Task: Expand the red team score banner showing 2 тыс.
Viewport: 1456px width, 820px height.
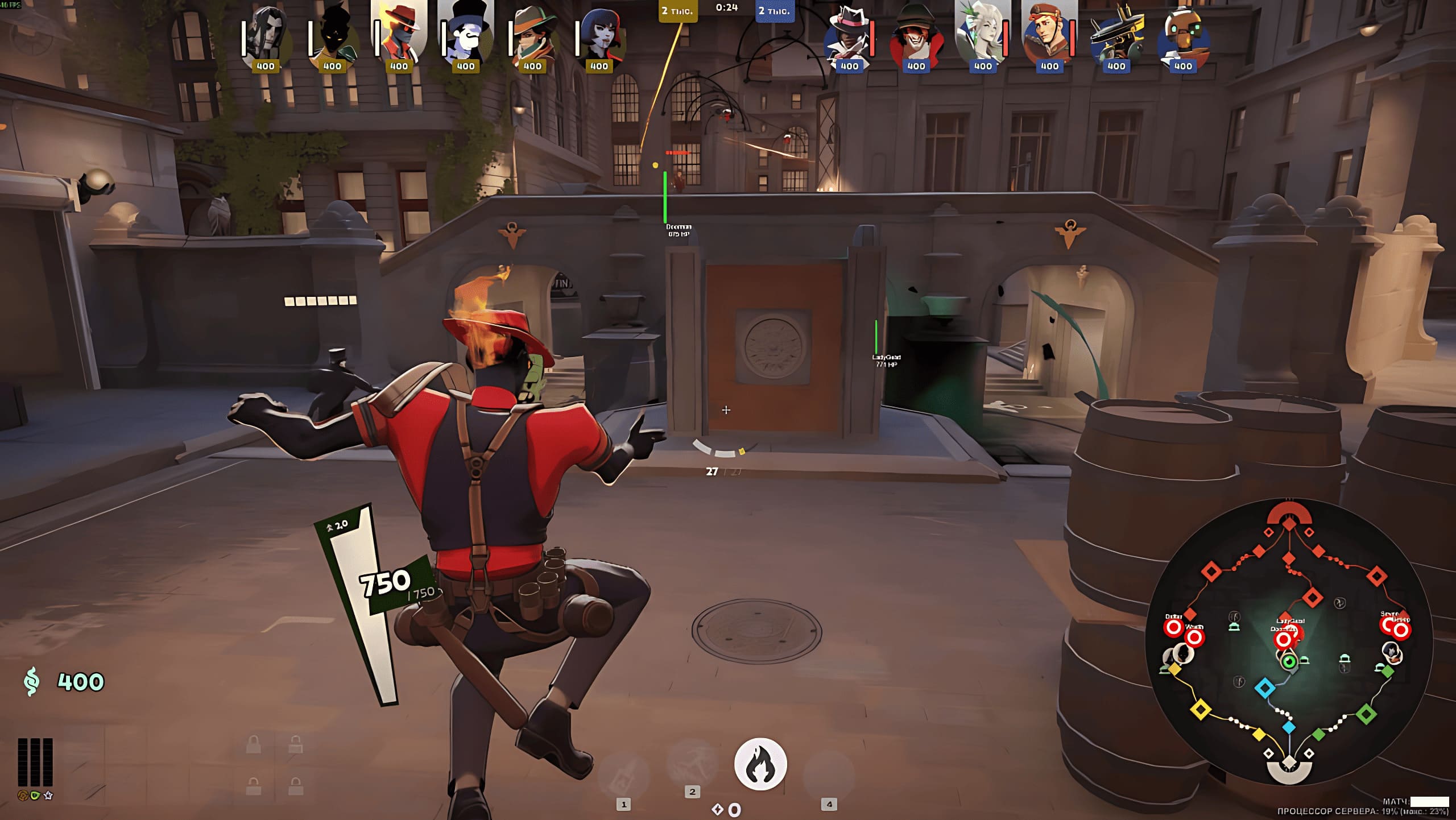Action: [x=679, y=11]
